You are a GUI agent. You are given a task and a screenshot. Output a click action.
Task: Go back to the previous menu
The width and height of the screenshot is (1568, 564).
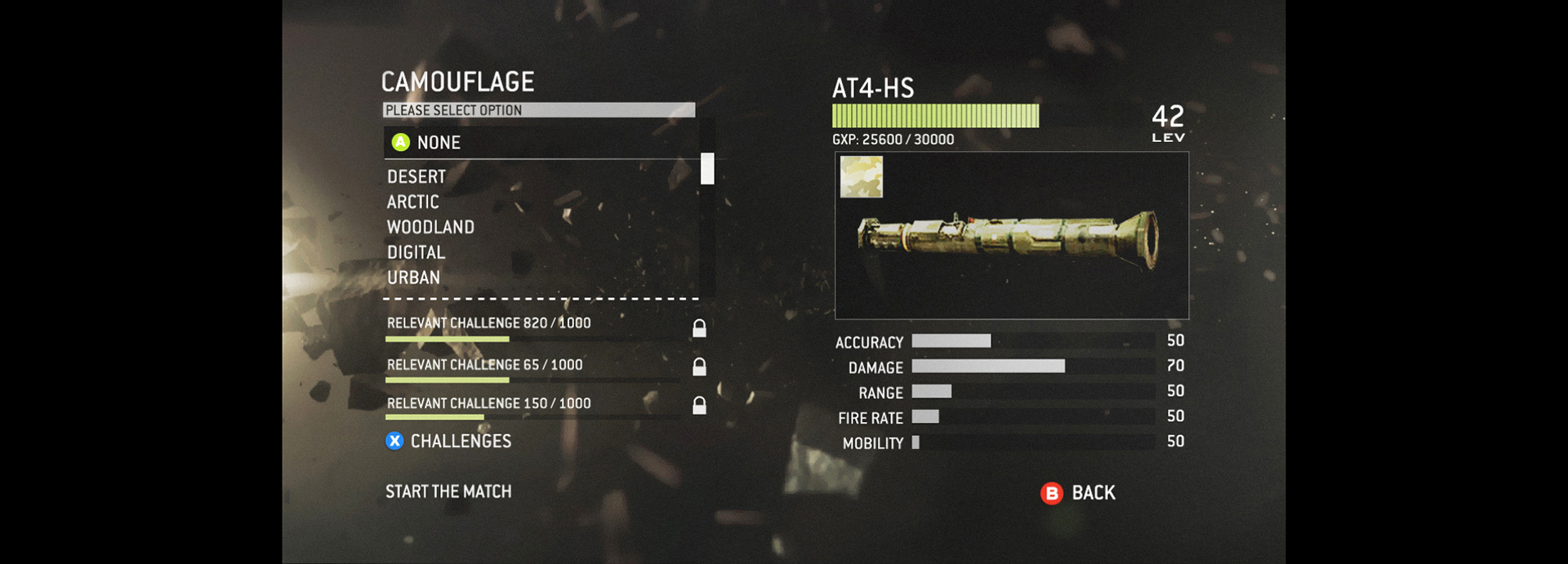[1078, 493]
